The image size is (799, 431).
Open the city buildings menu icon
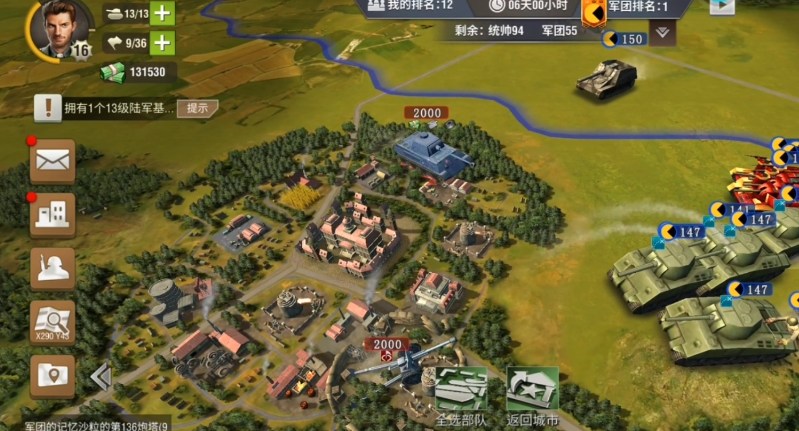click(52, 213)
